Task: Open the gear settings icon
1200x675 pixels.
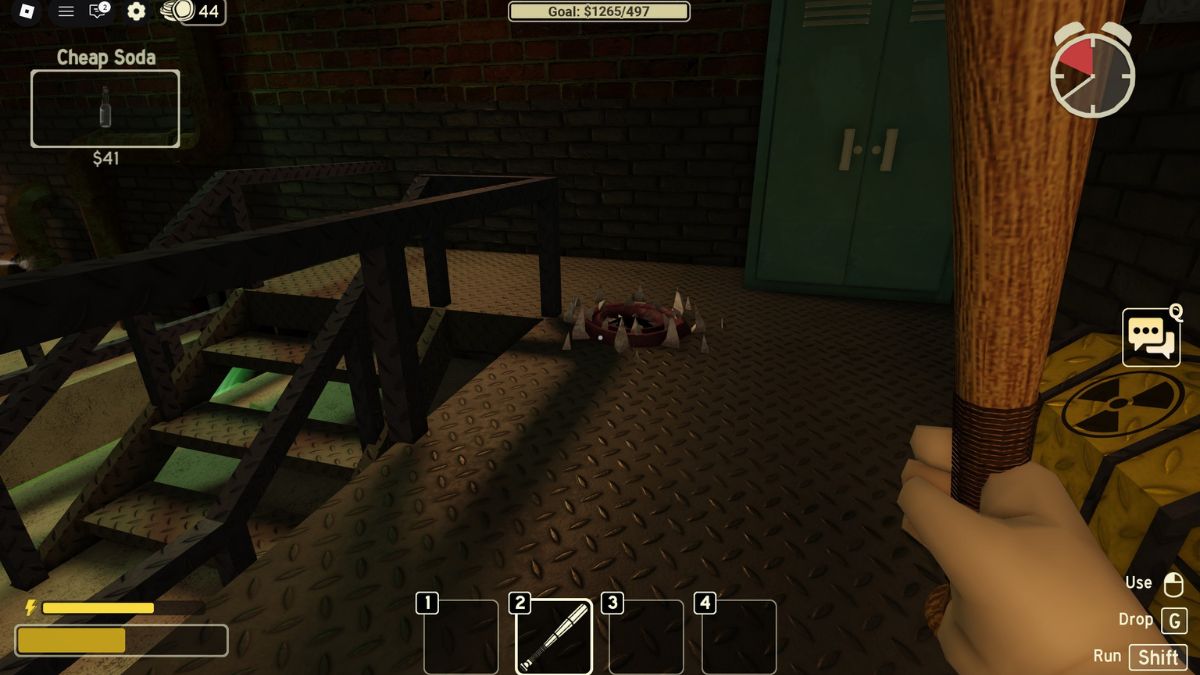Action: (x=136, y=11)
